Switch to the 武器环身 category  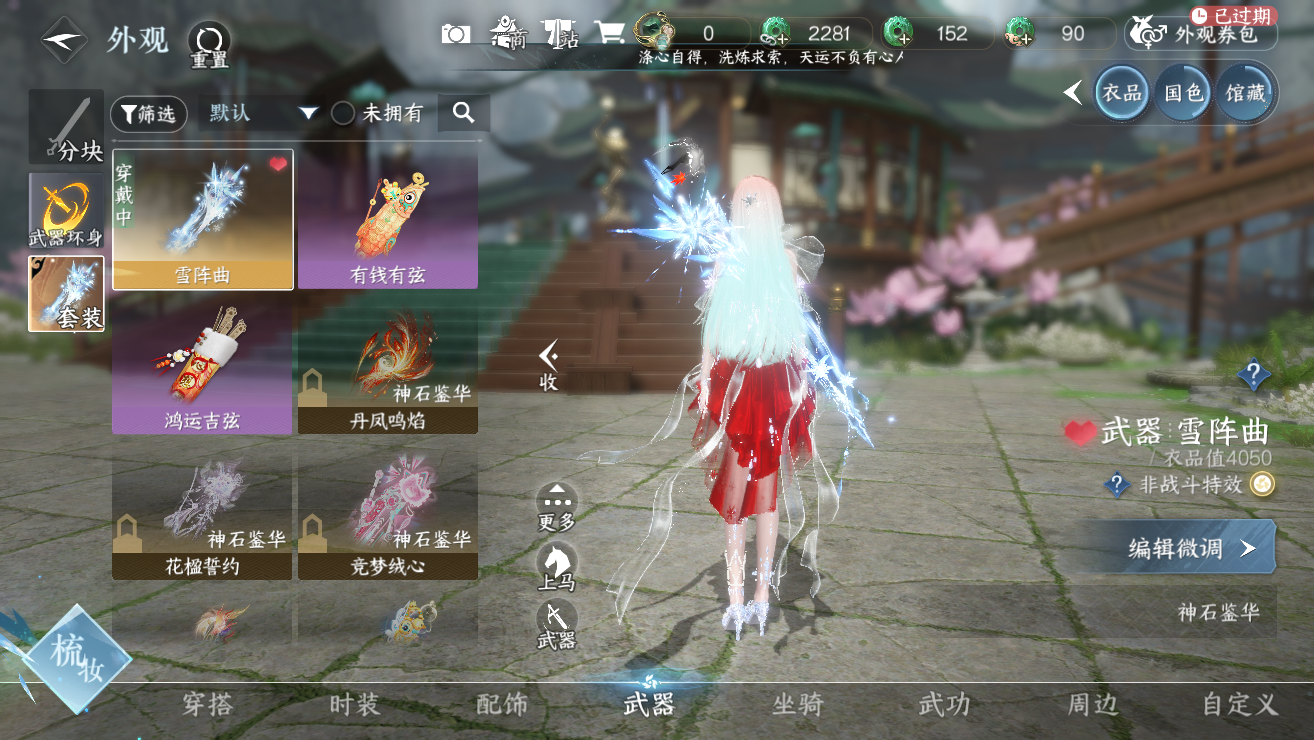66,211
